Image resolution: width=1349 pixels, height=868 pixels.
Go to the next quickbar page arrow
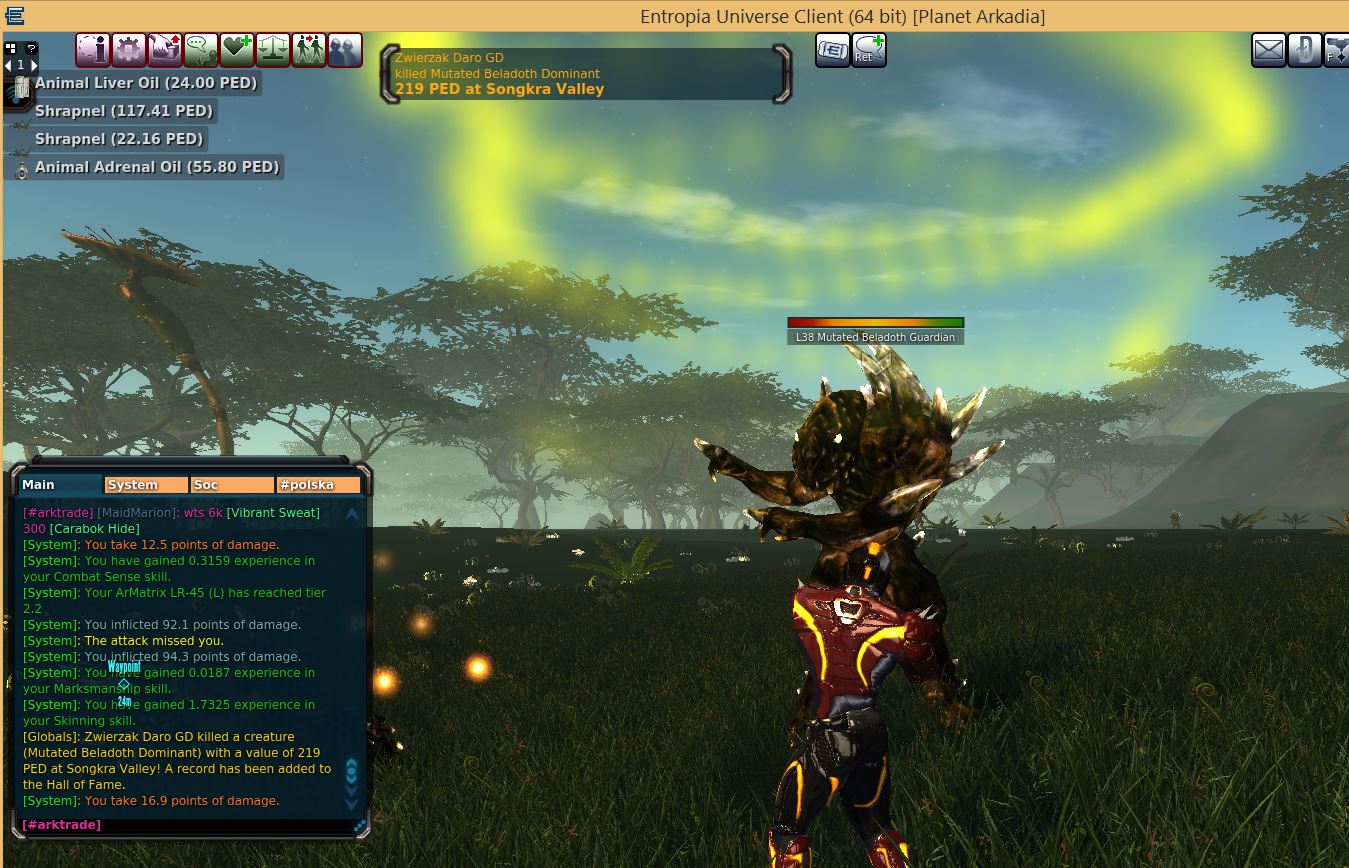[x=34, y=65]
